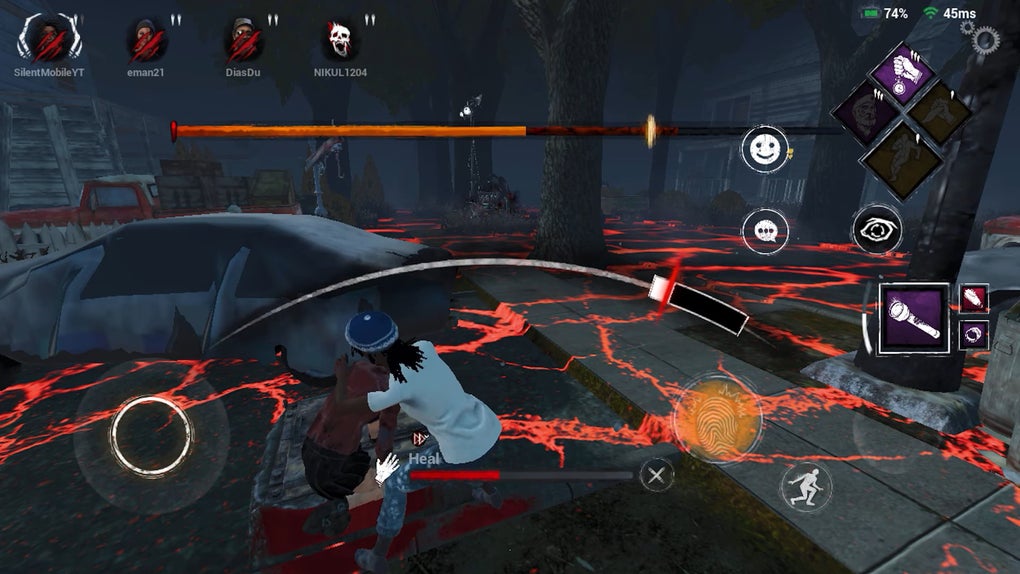Select SilentMobileYT's survivor portrait
This screenshot has width=1020, height=574.
(49, 40)
